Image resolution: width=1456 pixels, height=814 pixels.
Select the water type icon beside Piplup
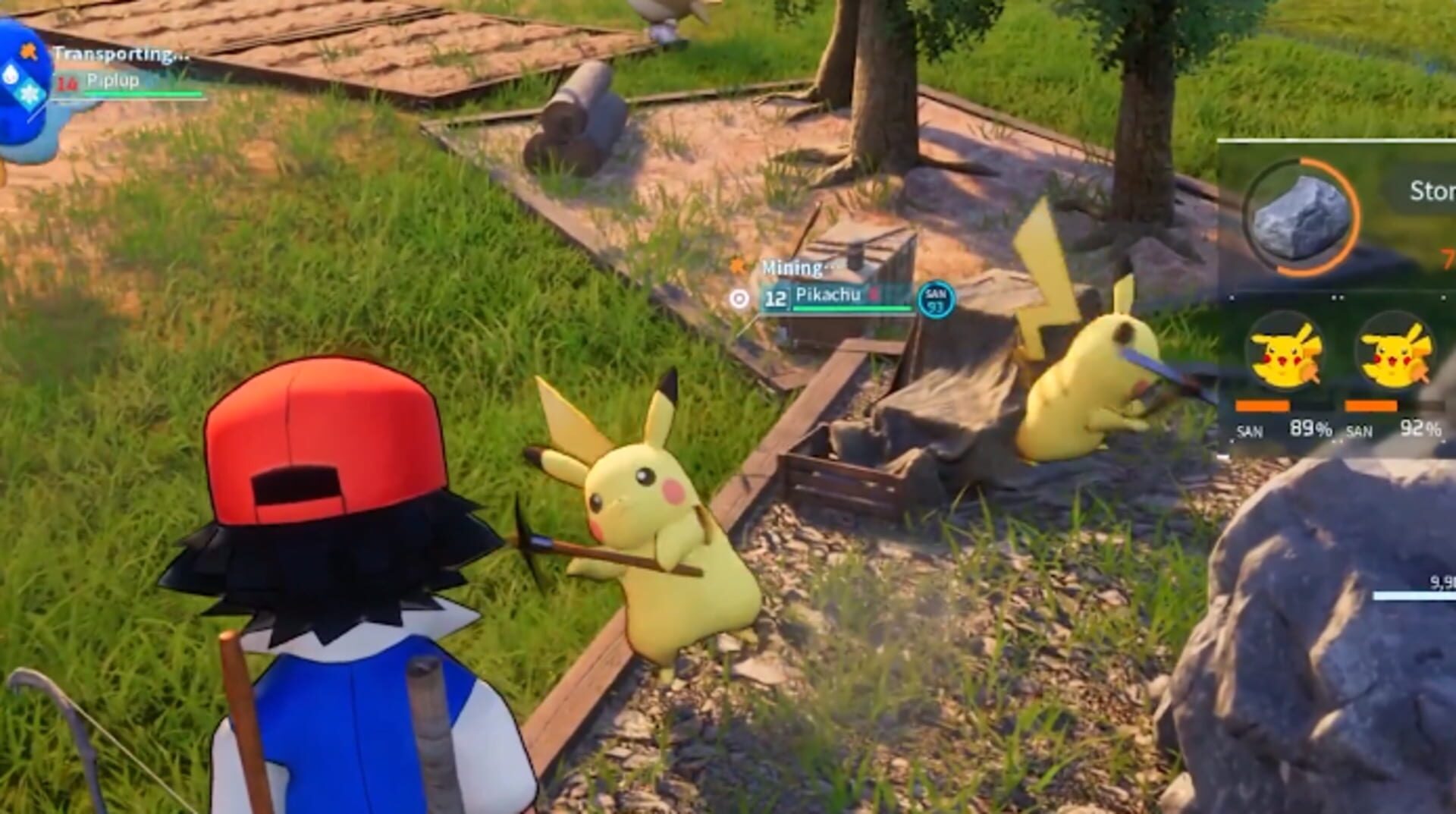pos(11,74)
